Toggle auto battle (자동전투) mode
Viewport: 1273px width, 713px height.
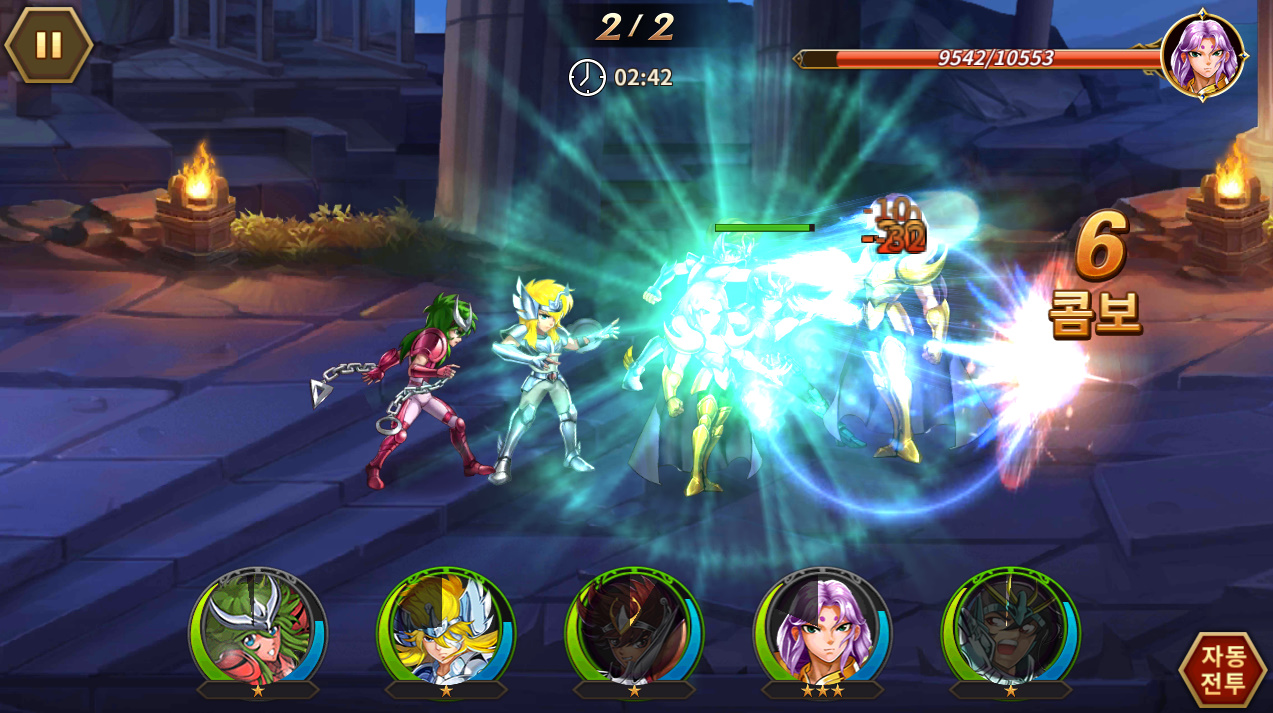click(x=1222, y=669)
